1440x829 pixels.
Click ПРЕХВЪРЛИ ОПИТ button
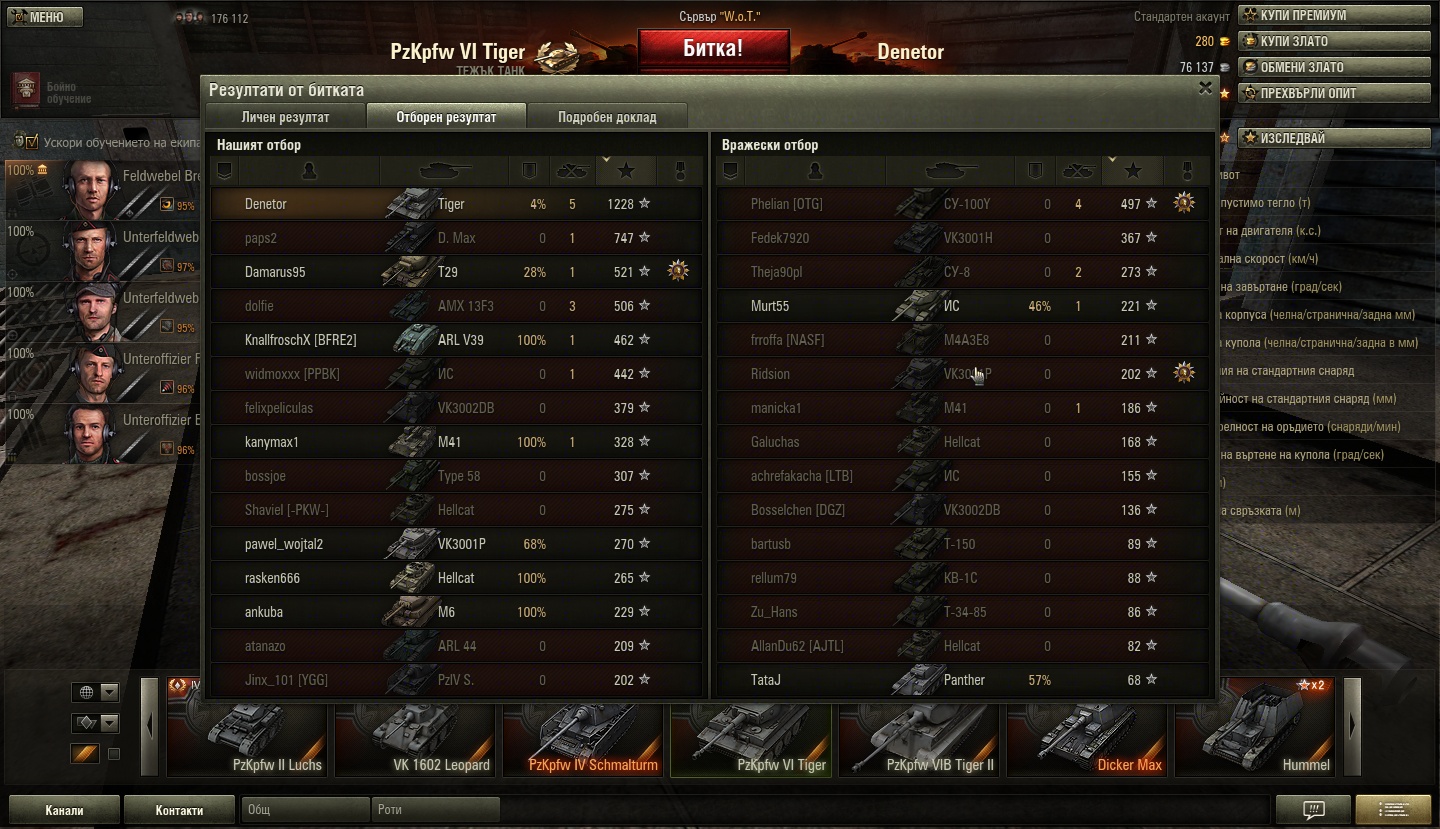click(x=1334, y=93)
